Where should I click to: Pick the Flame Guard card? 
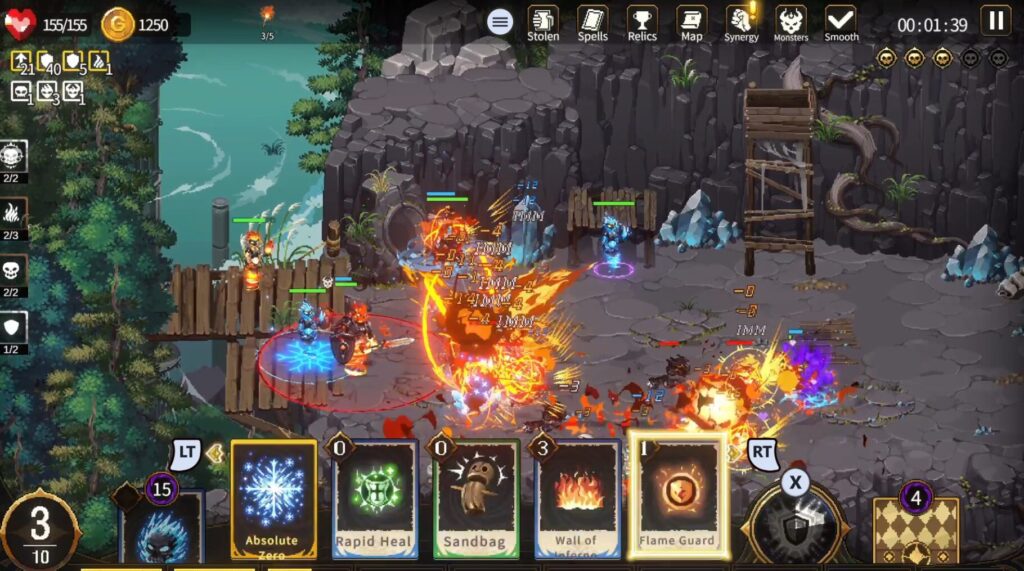tap(678, 498)
